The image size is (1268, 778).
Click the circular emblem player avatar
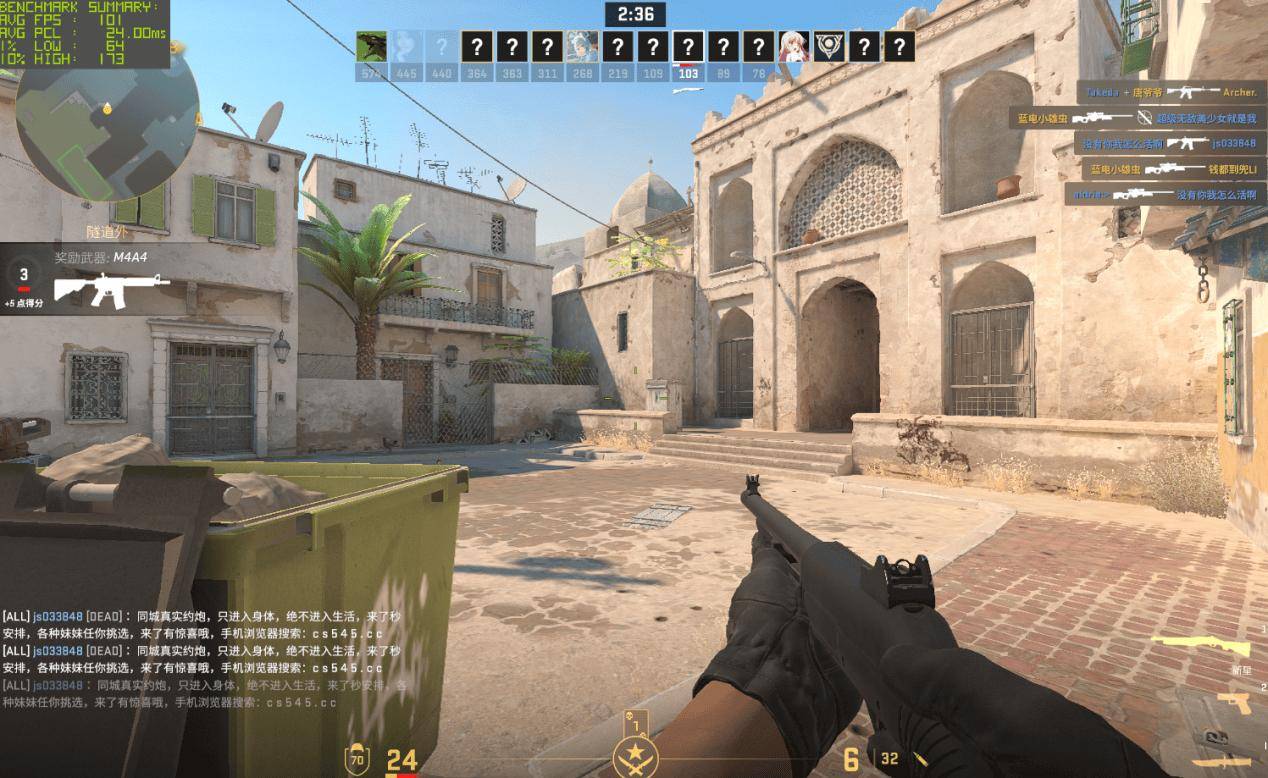[x=828, y=47]
